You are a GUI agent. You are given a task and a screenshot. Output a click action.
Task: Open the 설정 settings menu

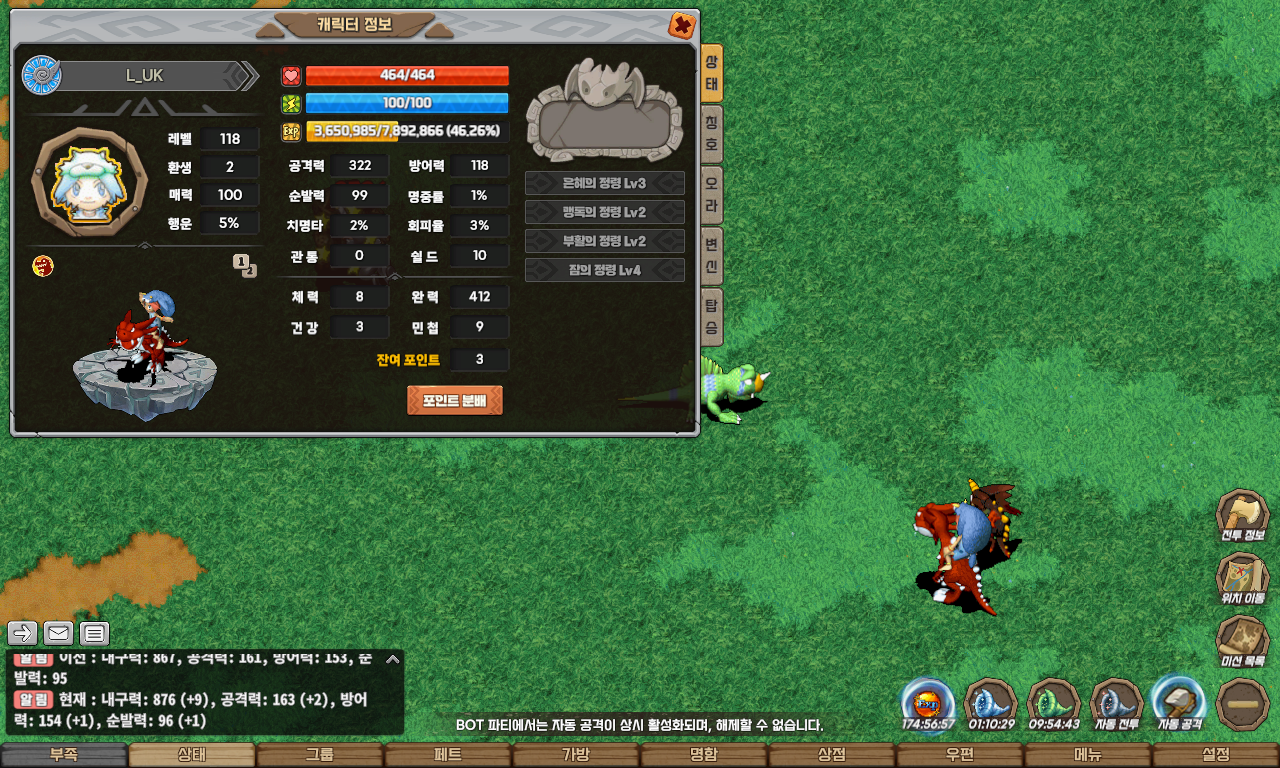[1216, 755]
